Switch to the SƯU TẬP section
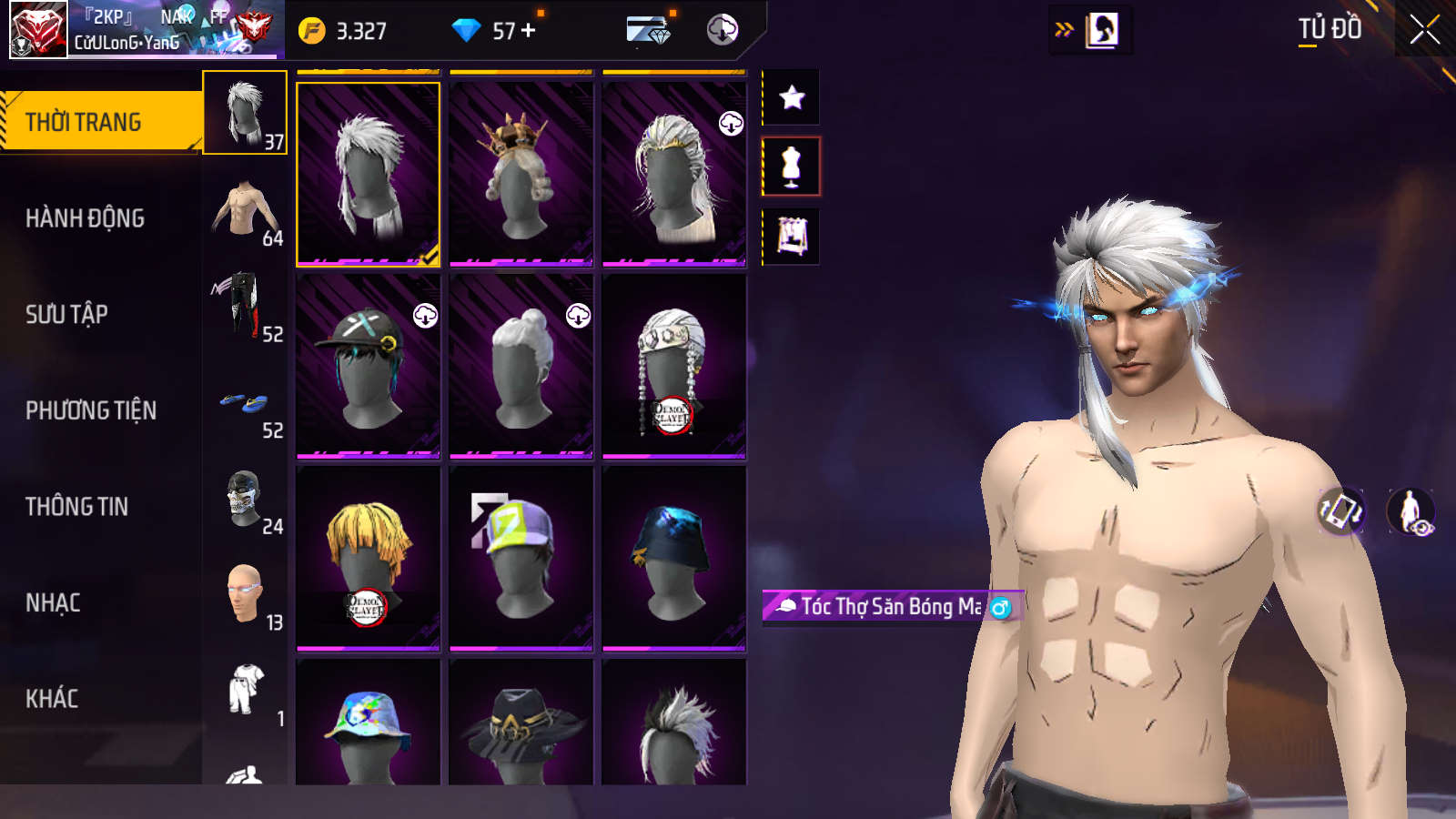The width and height of the screenshot is (1456, 819). (x=67, y=315)
